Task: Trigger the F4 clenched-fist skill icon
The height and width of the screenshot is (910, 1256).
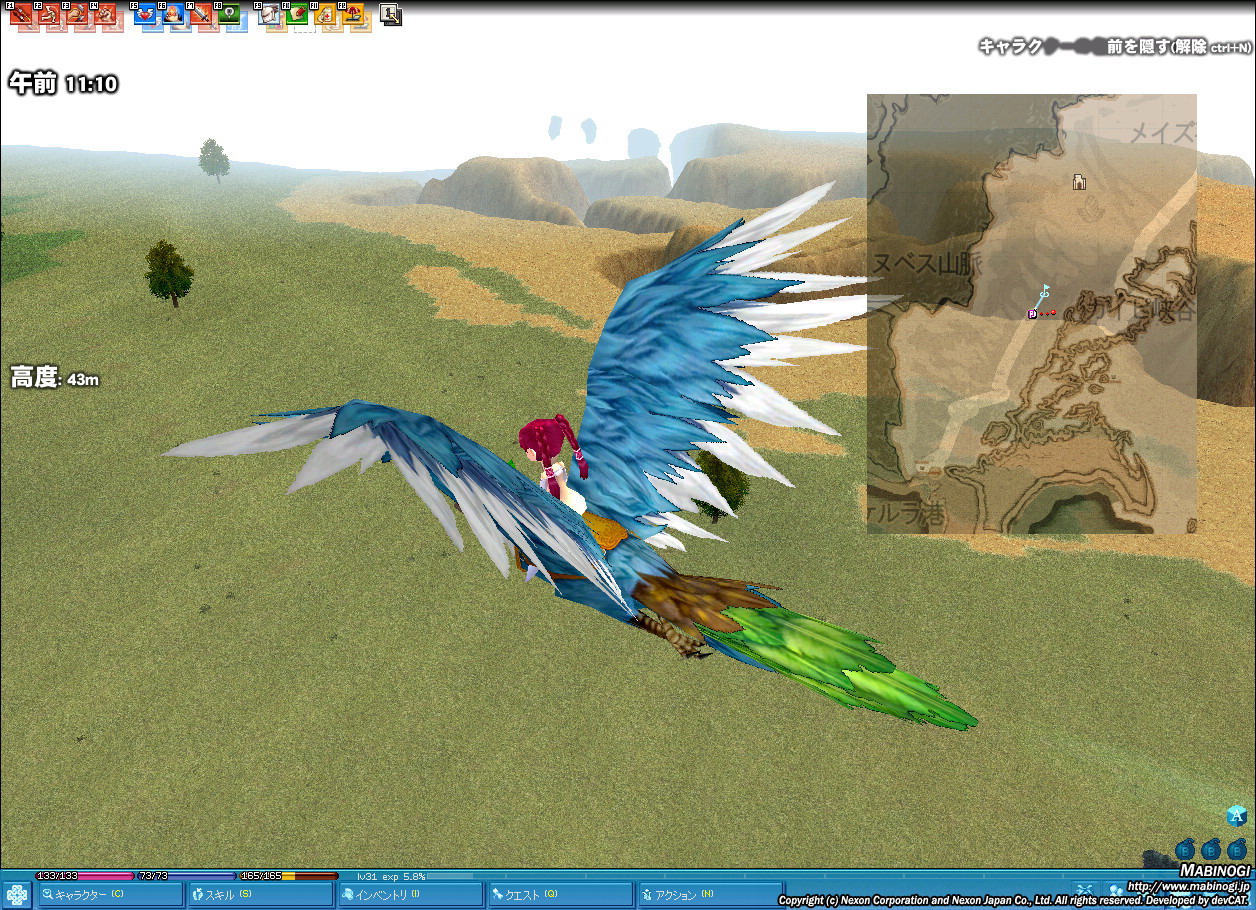Action: 104,15
